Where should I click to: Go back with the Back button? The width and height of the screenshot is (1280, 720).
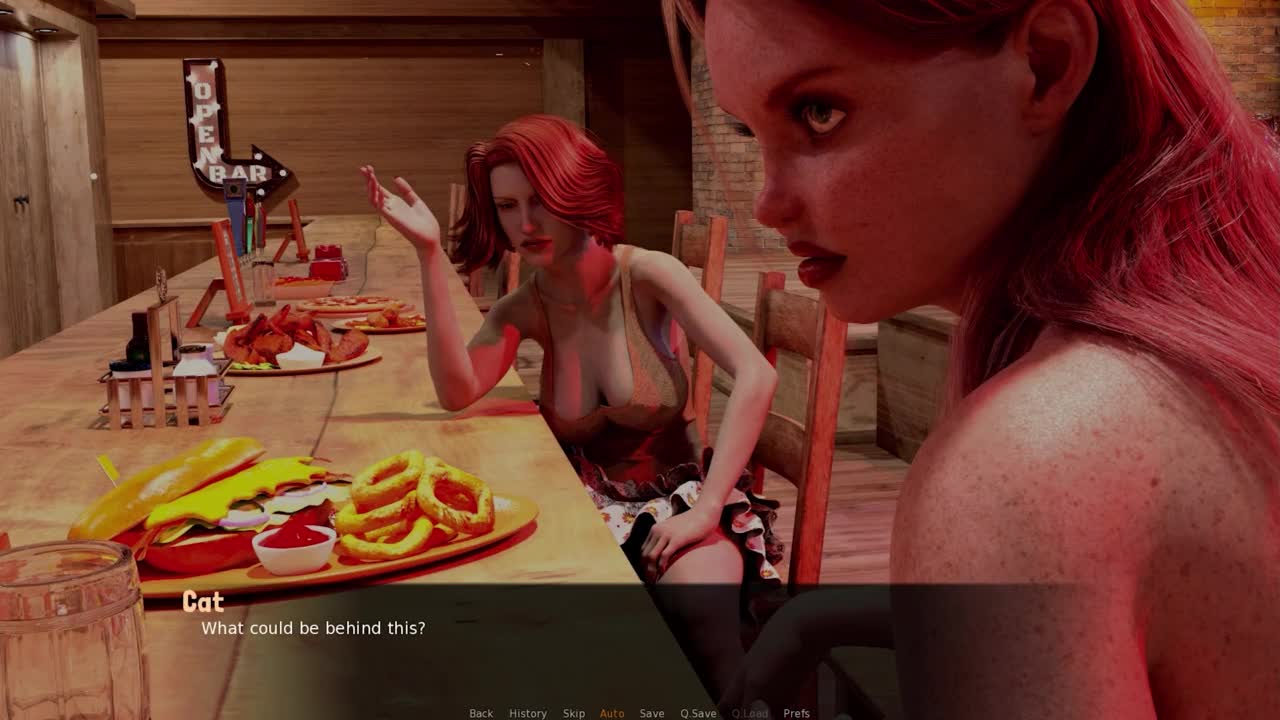click(x=481, y=713)
